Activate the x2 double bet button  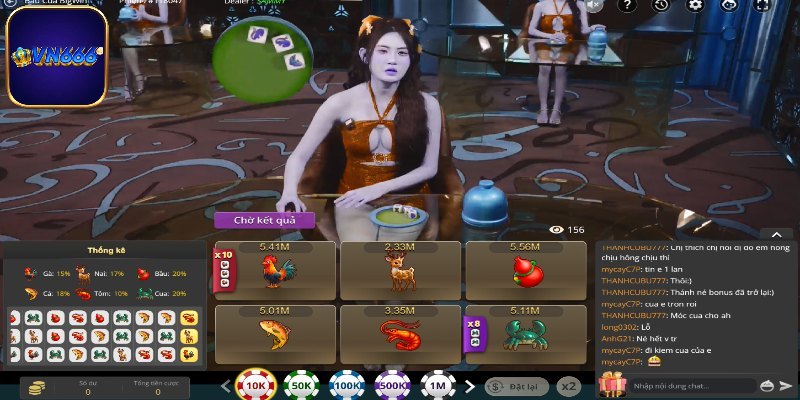coord(569,385)
